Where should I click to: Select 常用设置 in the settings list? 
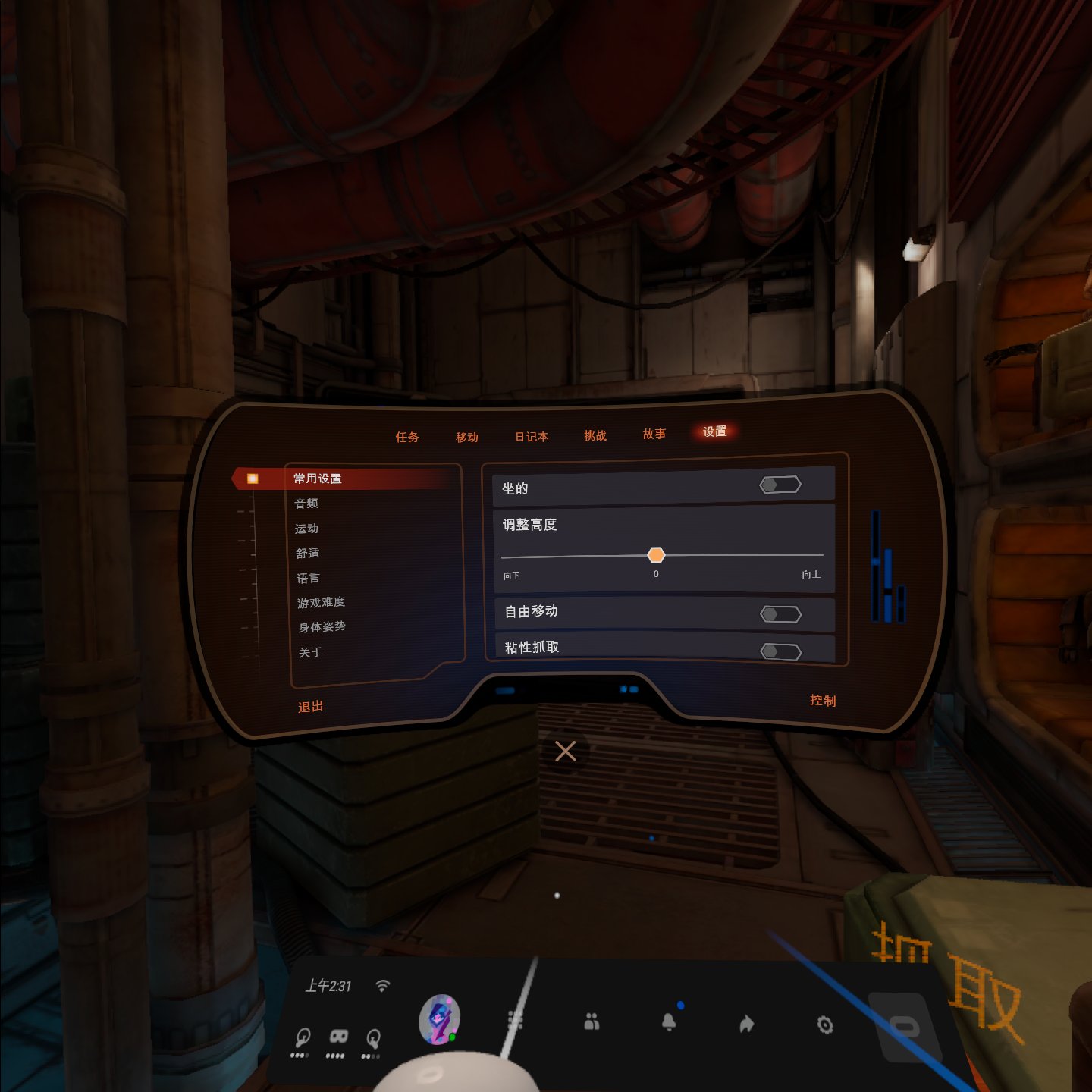click(x=318, y=479)
